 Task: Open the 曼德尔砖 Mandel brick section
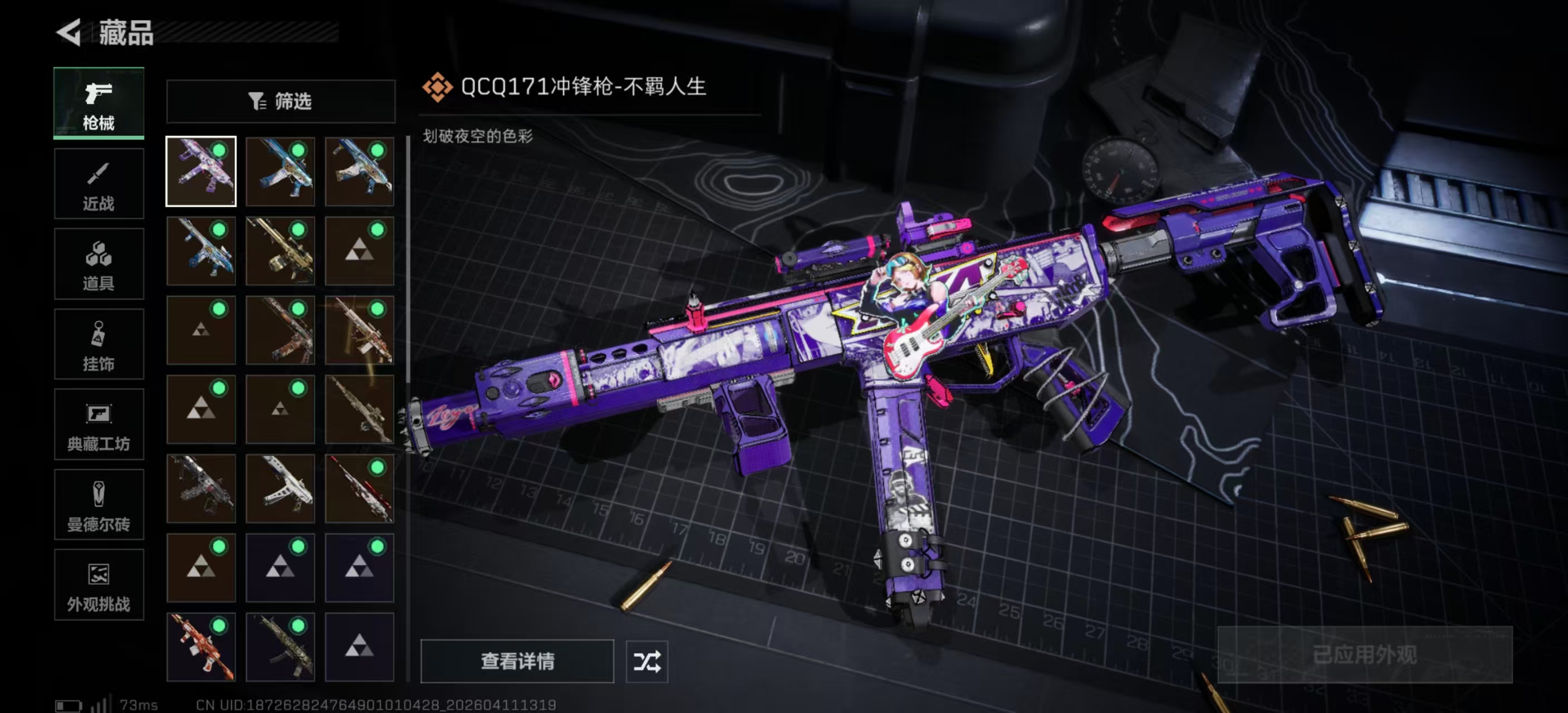[99, 505]
